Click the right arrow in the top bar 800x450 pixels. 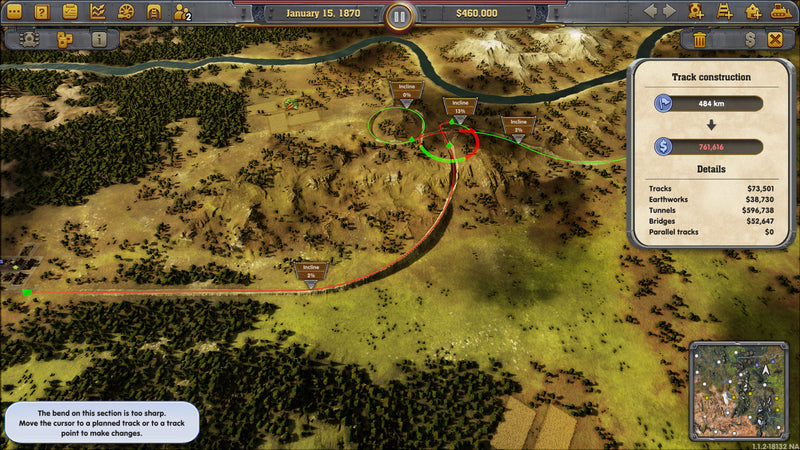point(671,12)
